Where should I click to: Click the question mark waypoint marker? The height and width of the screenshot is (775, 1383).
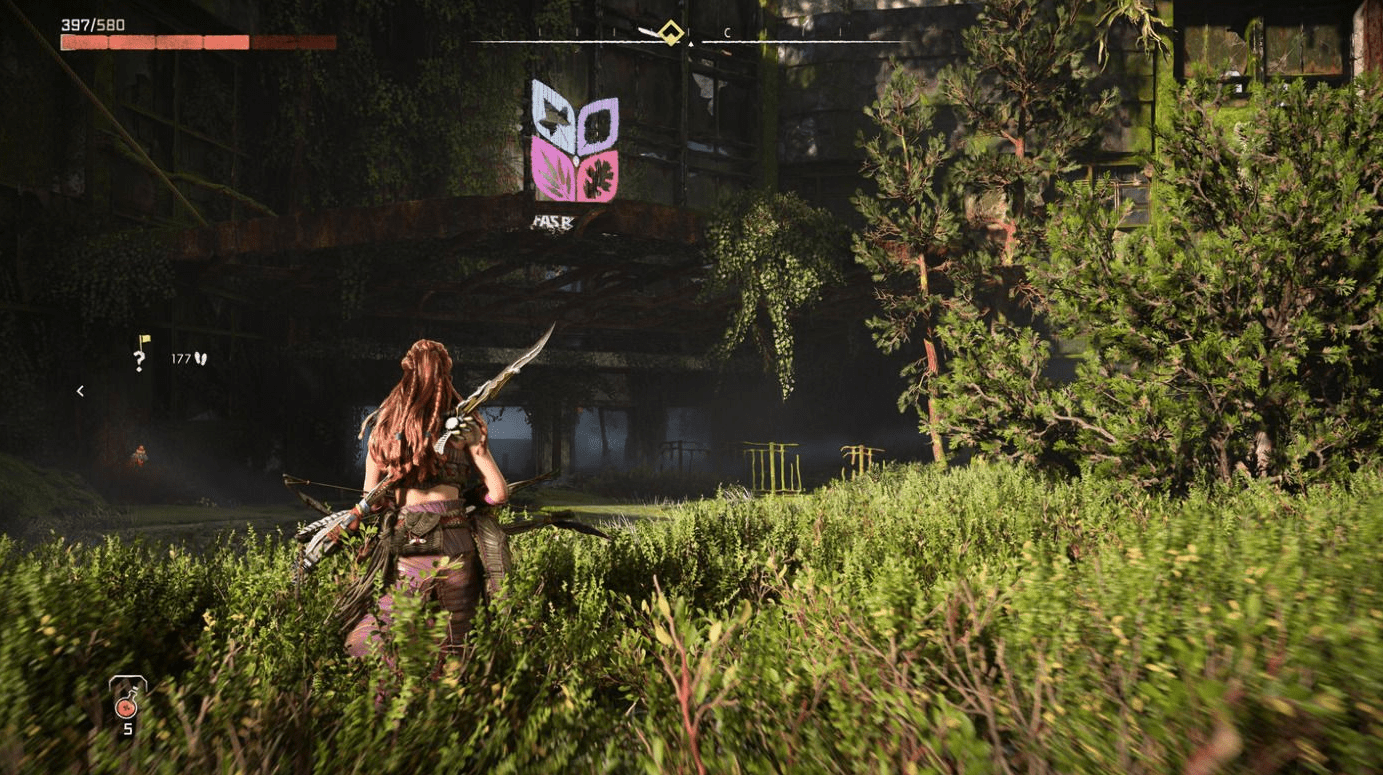click(140, 357)
